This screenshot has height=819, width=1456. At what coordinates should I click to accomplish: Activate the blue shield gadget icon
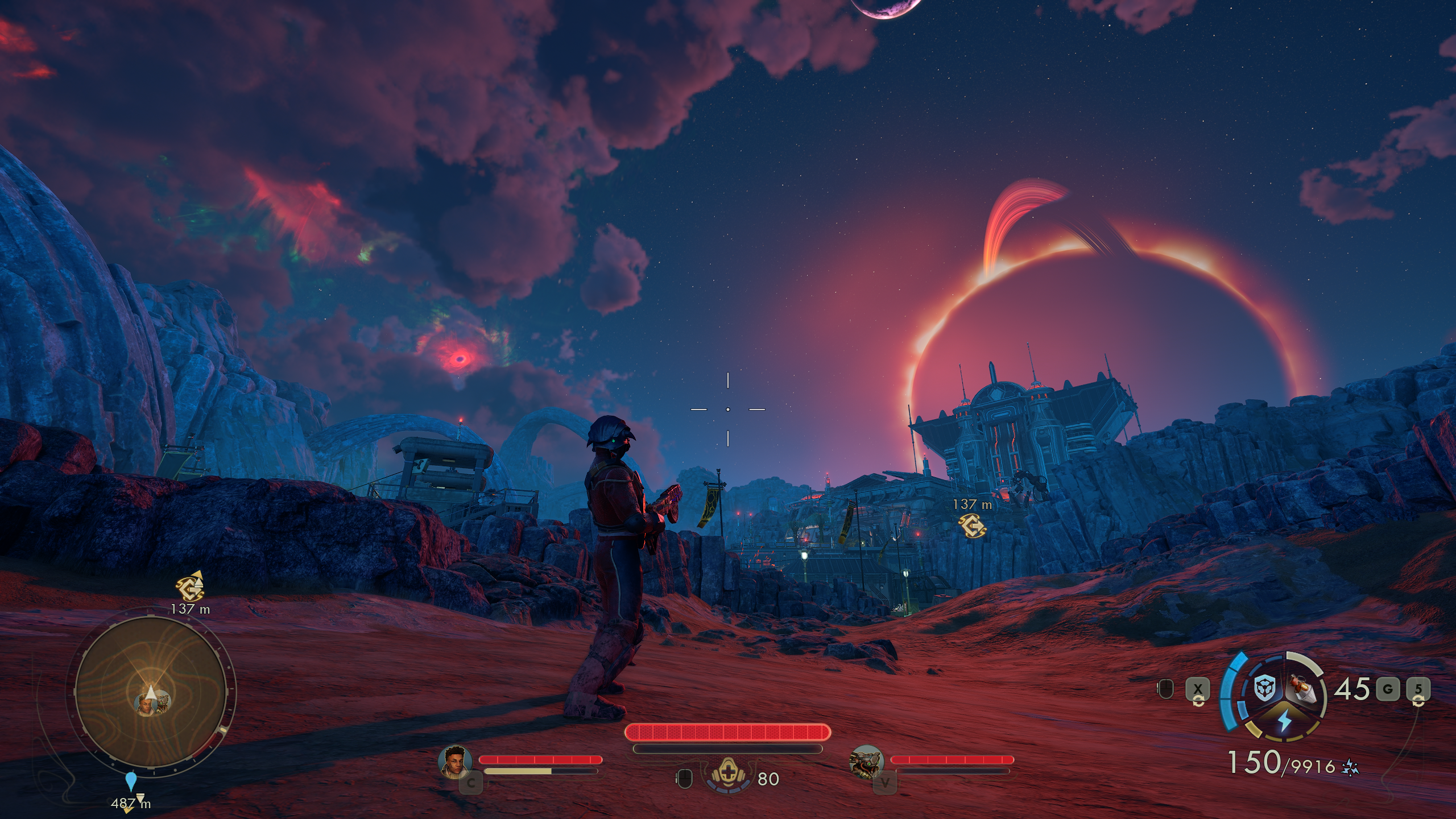pos(1263,689)
